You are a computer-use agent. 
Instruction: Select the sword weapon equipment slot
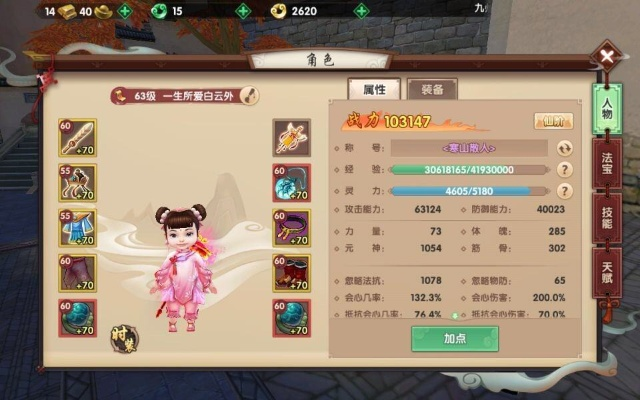pyautogui.click(x=75, y=137)
